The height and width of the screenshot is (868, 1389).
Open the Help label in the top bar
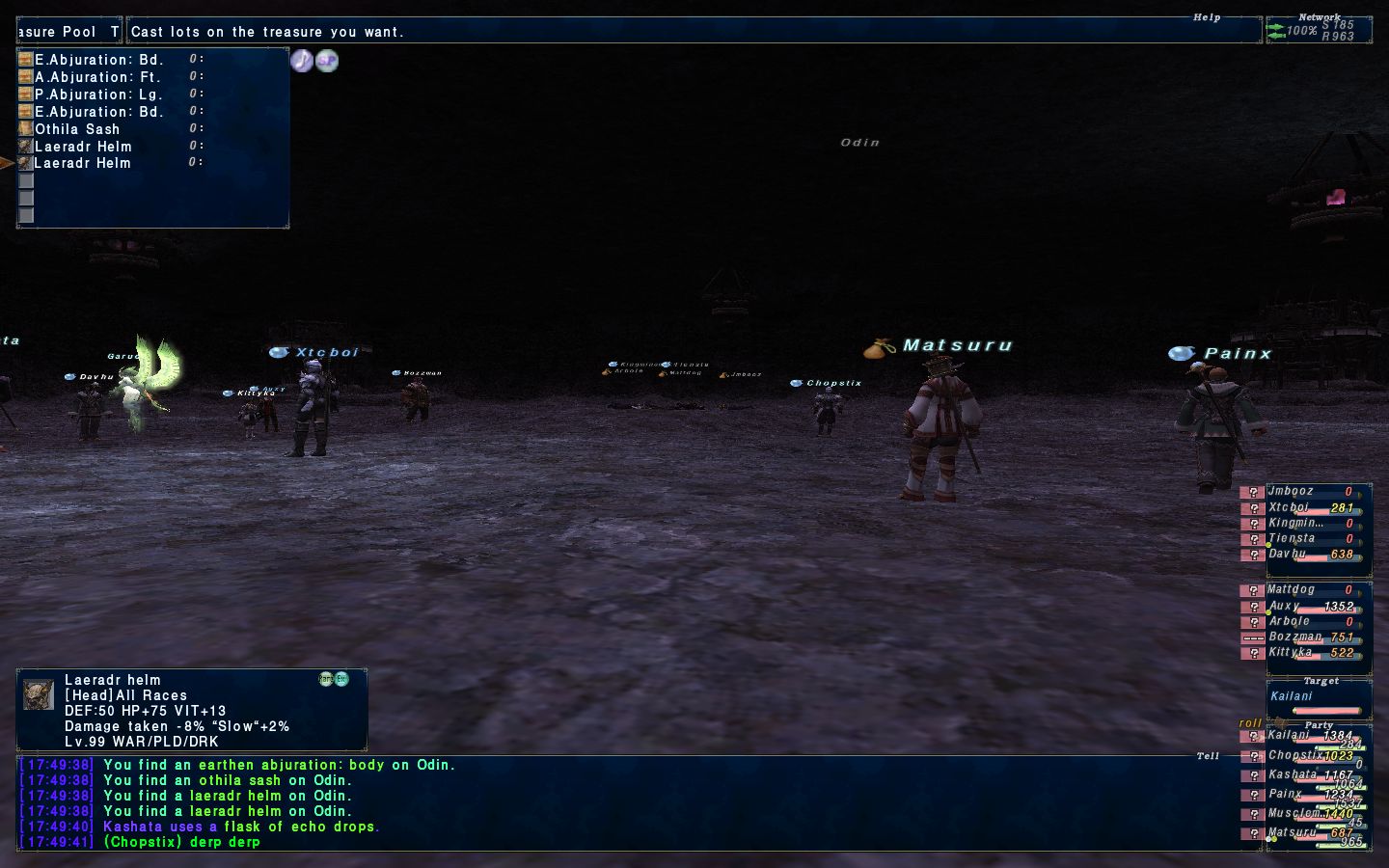click(1207, 17)
